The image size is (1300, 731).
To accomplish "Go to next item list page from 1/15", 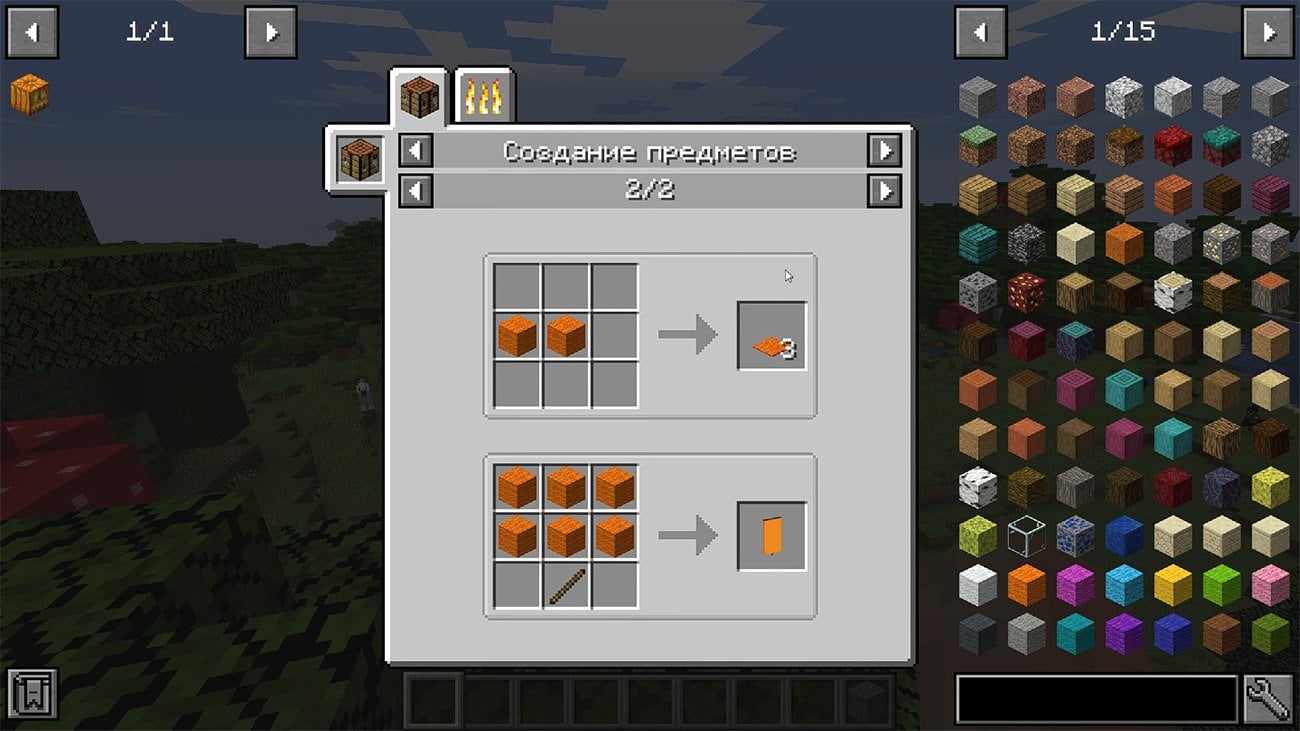I will click(1267, 33).
